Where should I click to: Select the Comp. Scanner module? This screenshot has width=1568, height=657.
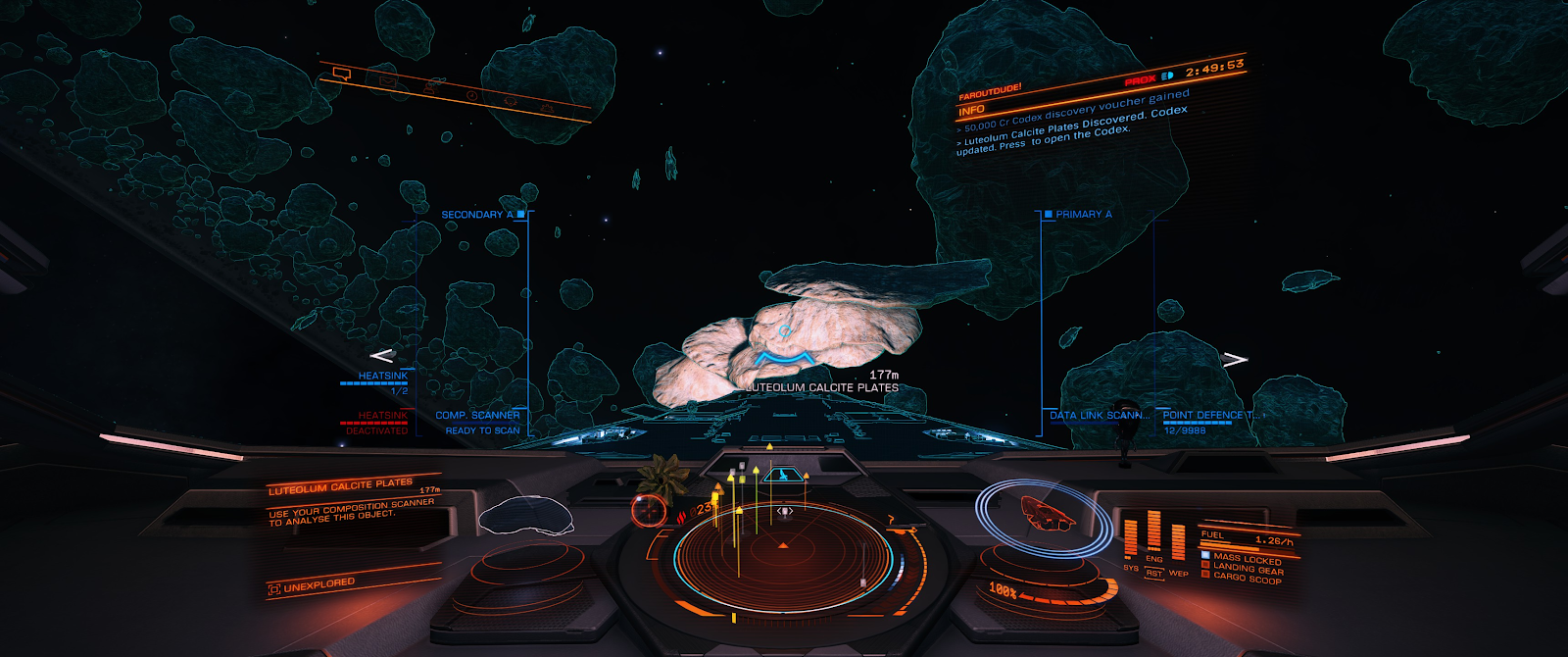[x=477, y=416]
